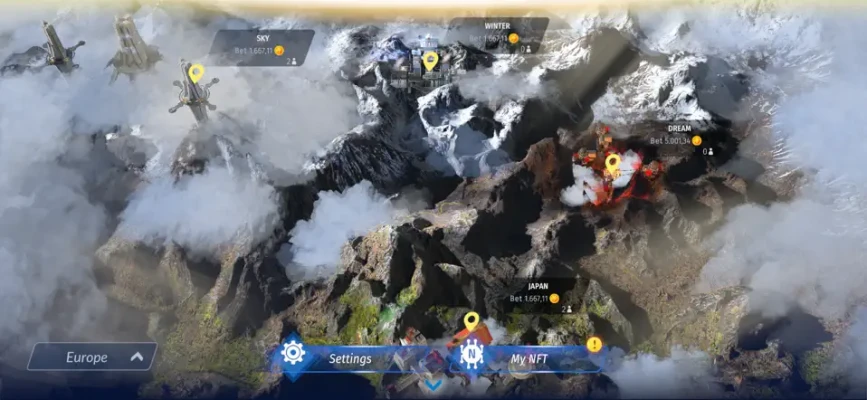Click the map pin on the sky tower

tap(196, 73)
